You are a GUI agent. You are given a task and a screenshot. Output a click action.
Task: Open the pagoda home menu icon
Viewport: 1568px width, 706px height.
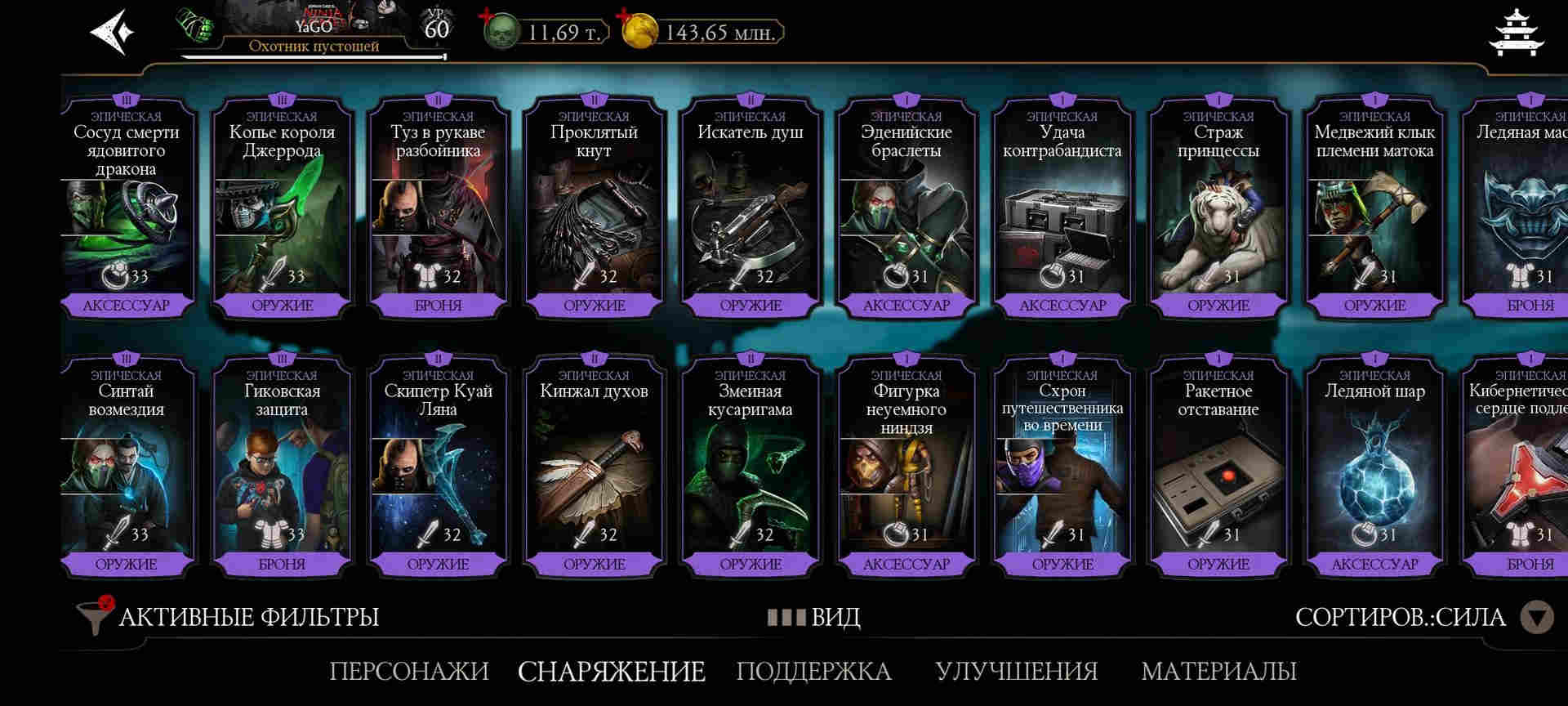(1516, 33)
